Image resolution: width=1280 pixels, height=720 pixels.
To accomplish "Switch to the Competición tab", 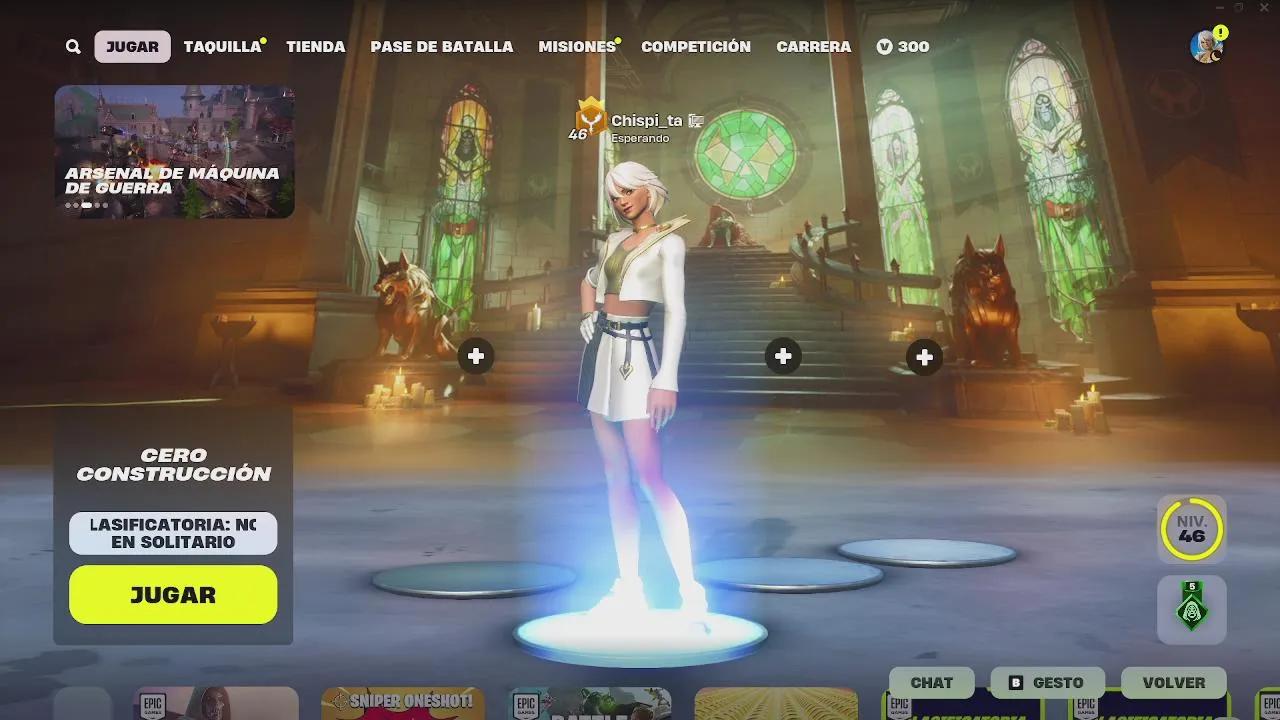I will pos(695,47).
